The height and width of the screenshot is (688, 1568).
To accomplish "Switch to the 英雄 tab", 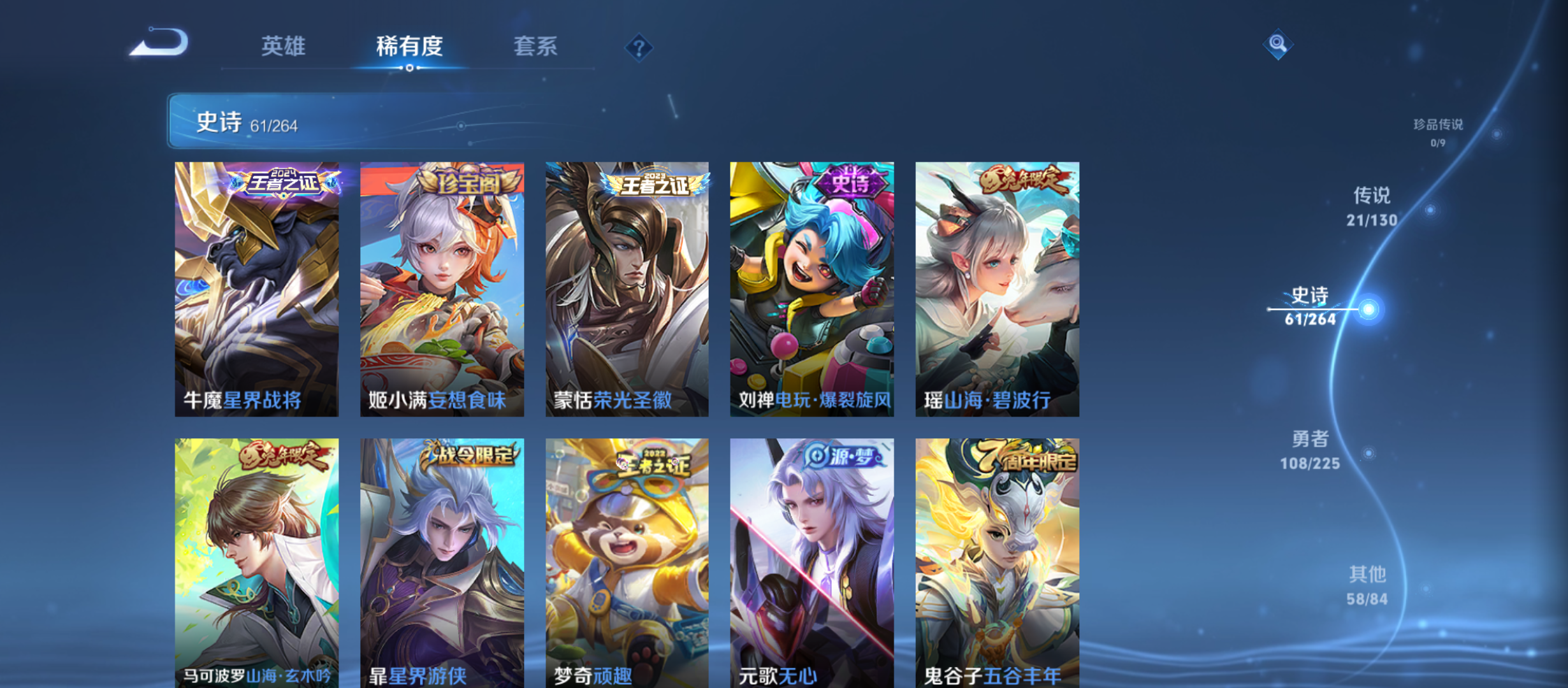I will [283, 47].
